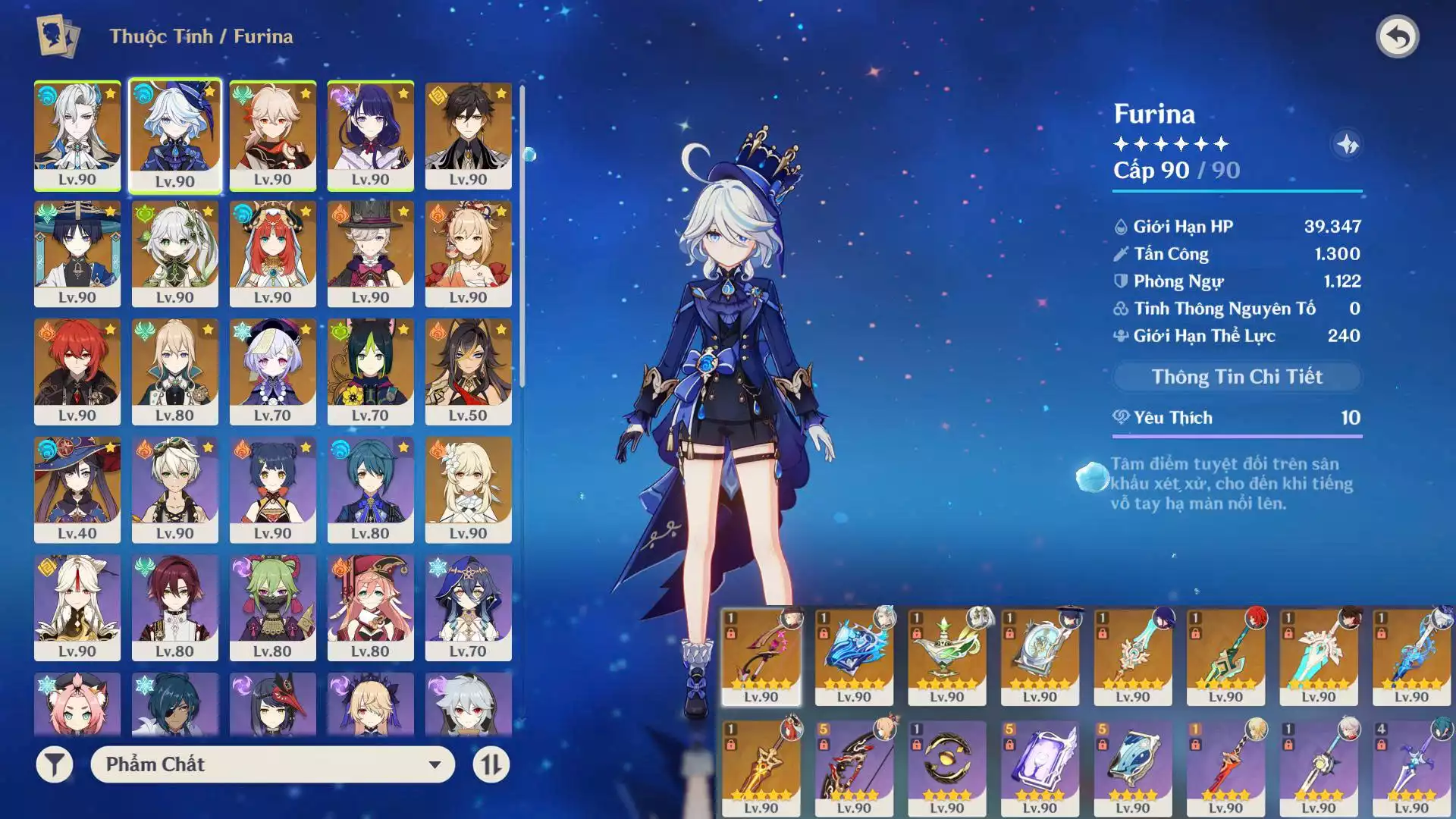1456x819 pixels.
Task: Select Kazuha's character portrait
Action: (272, 135)
